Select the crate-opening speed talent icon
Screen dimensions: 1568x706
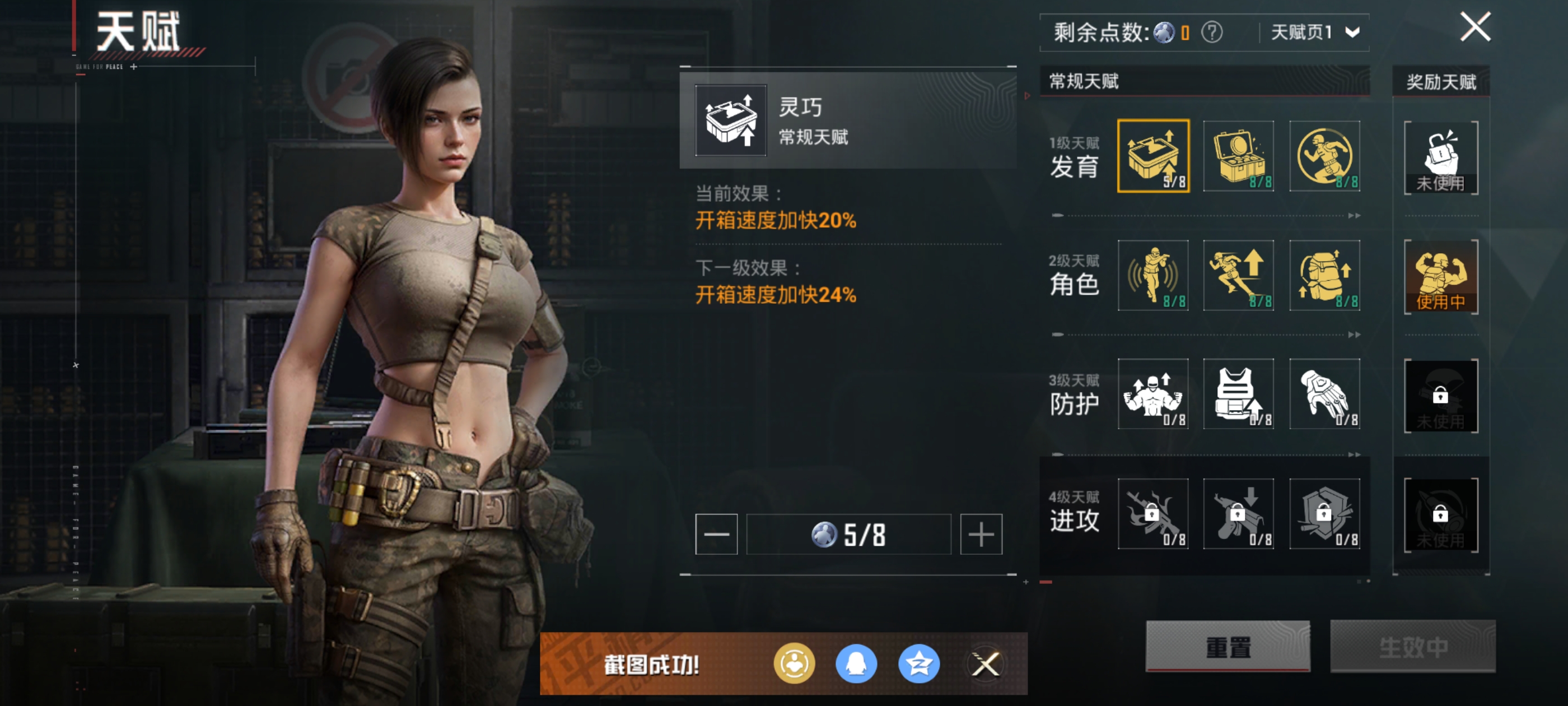point(1153,156)
